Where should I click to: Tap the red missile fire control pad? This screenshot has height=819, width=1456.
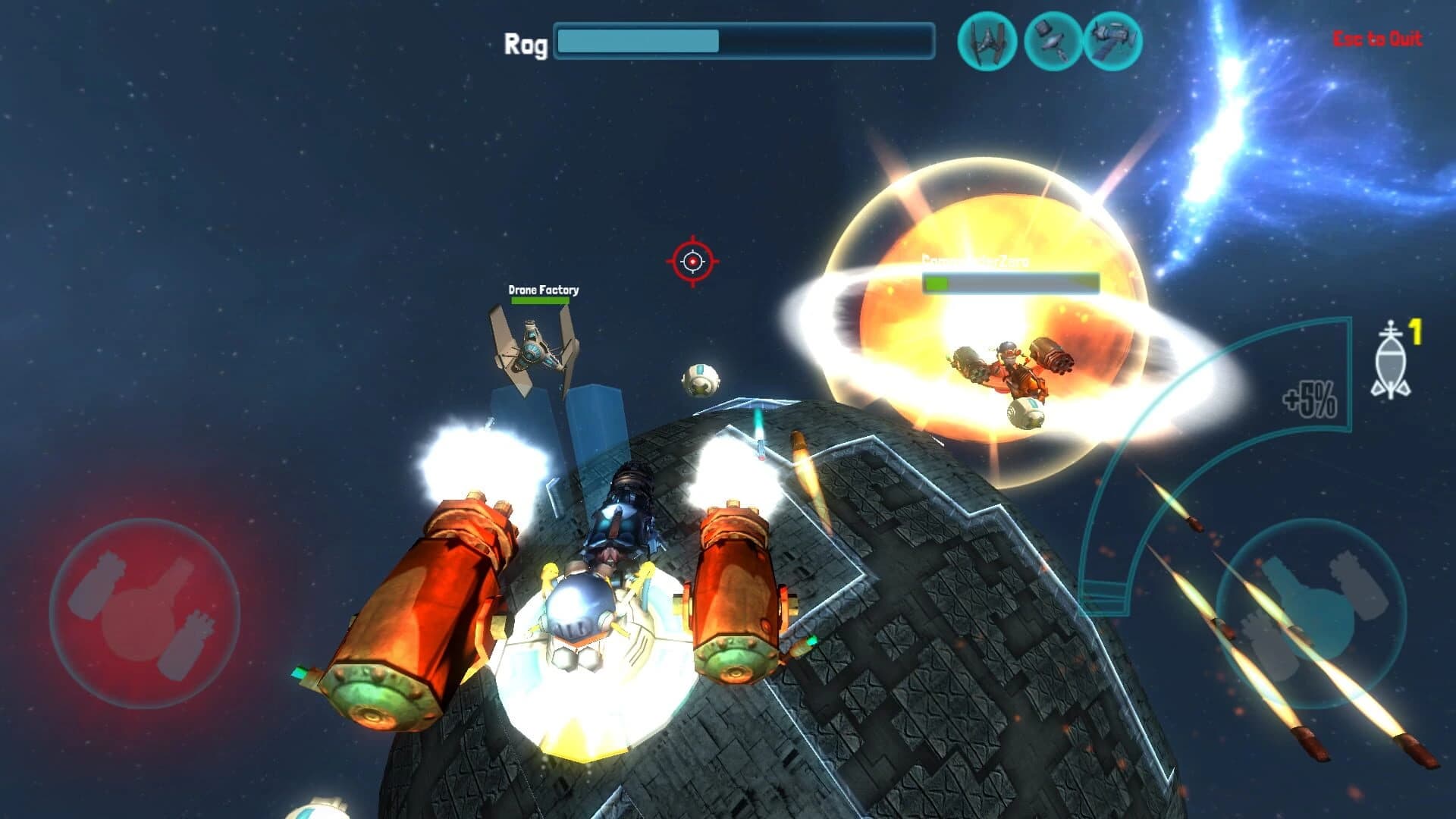(152, 616)
